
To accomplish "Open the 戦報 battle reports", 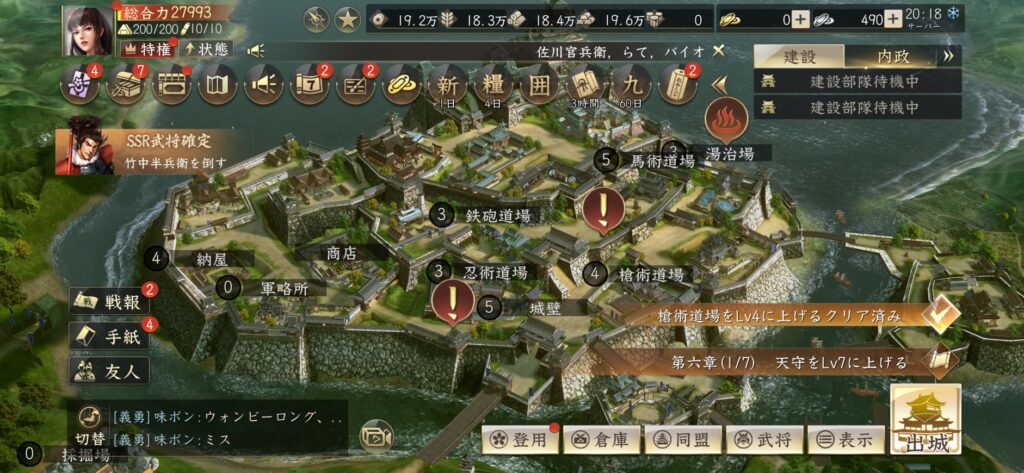I will click(x=111, y=301).
